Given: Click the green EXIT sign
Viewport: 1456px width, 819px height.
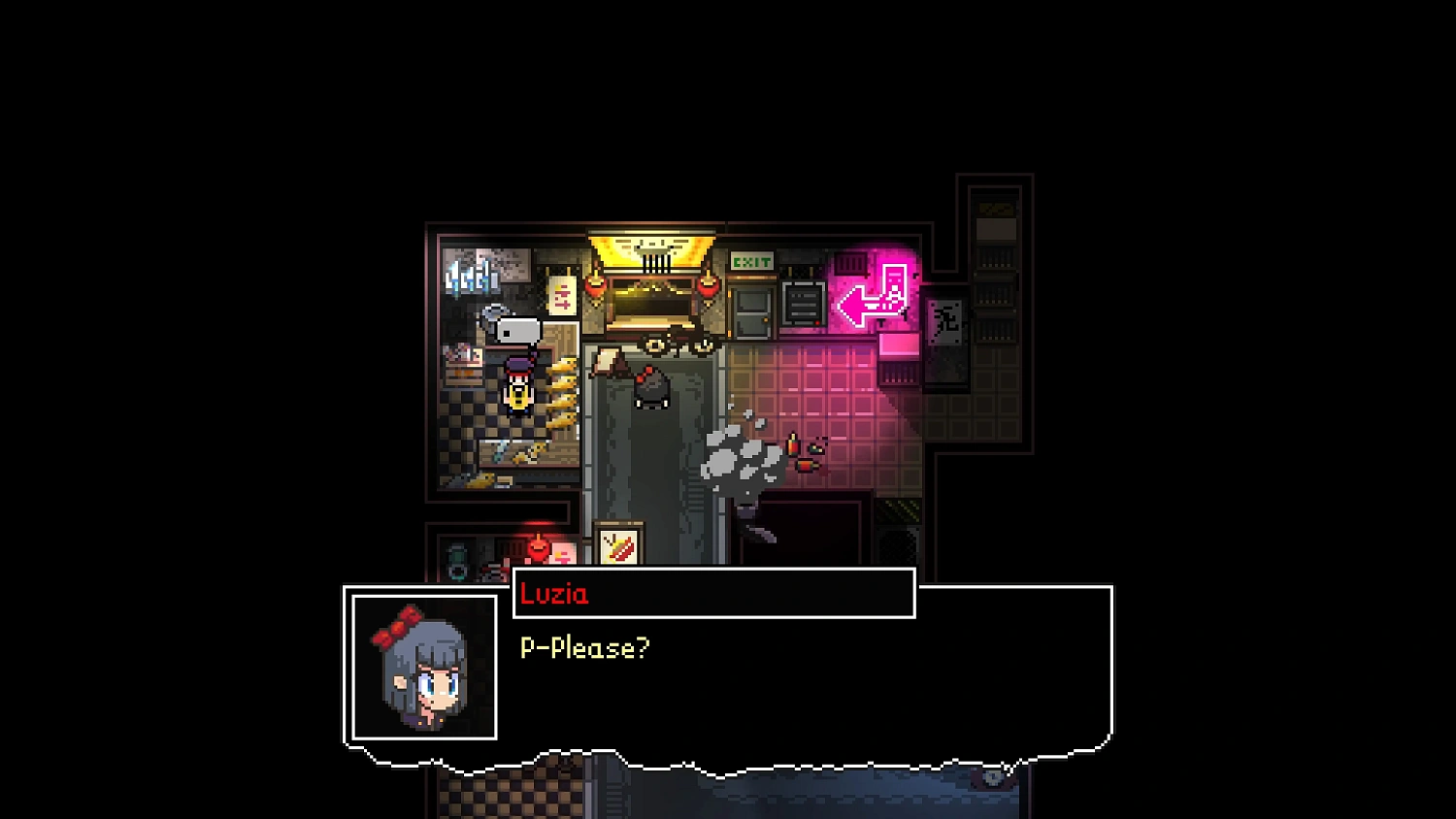Looking at the screenshot, I should tap(750, 261).
